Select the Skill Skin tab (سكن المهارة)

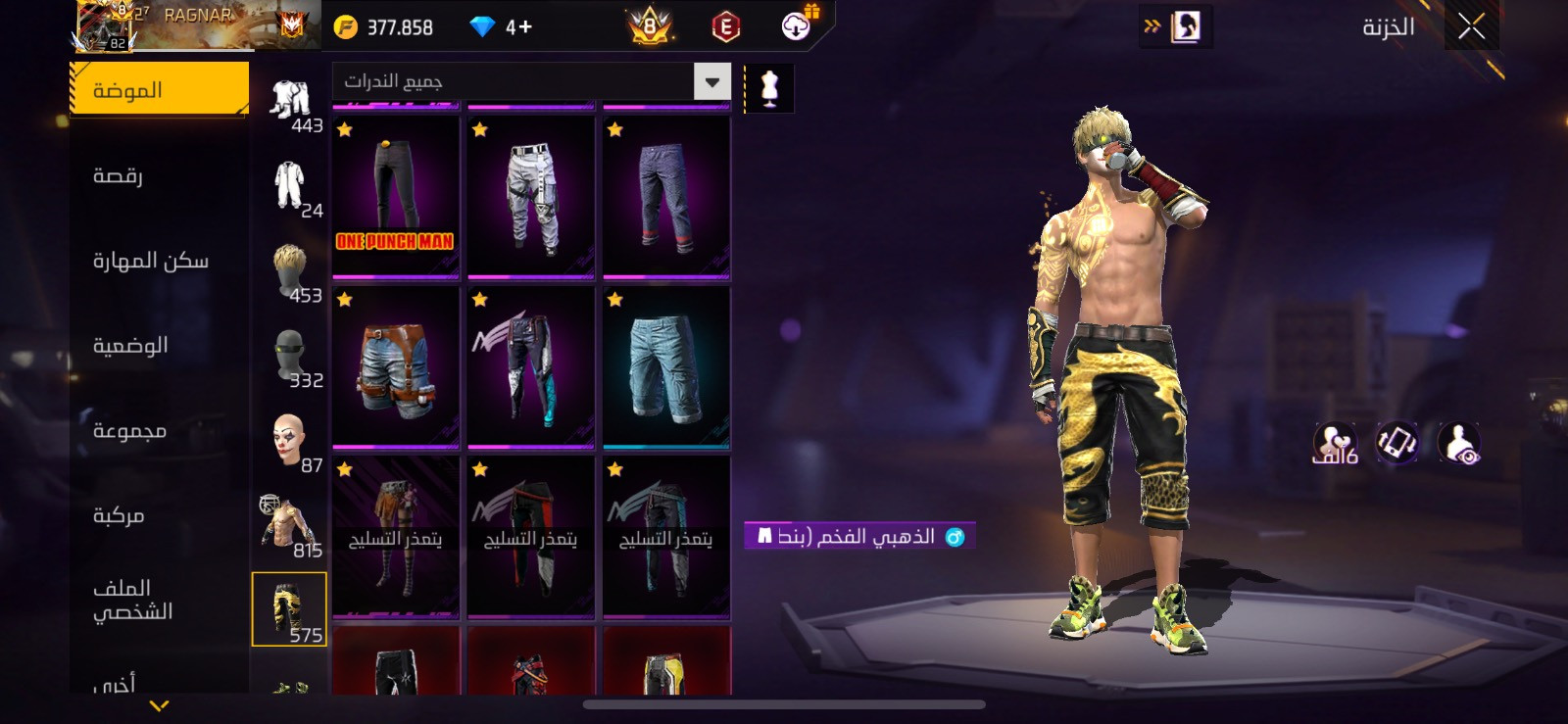point(150,261)
